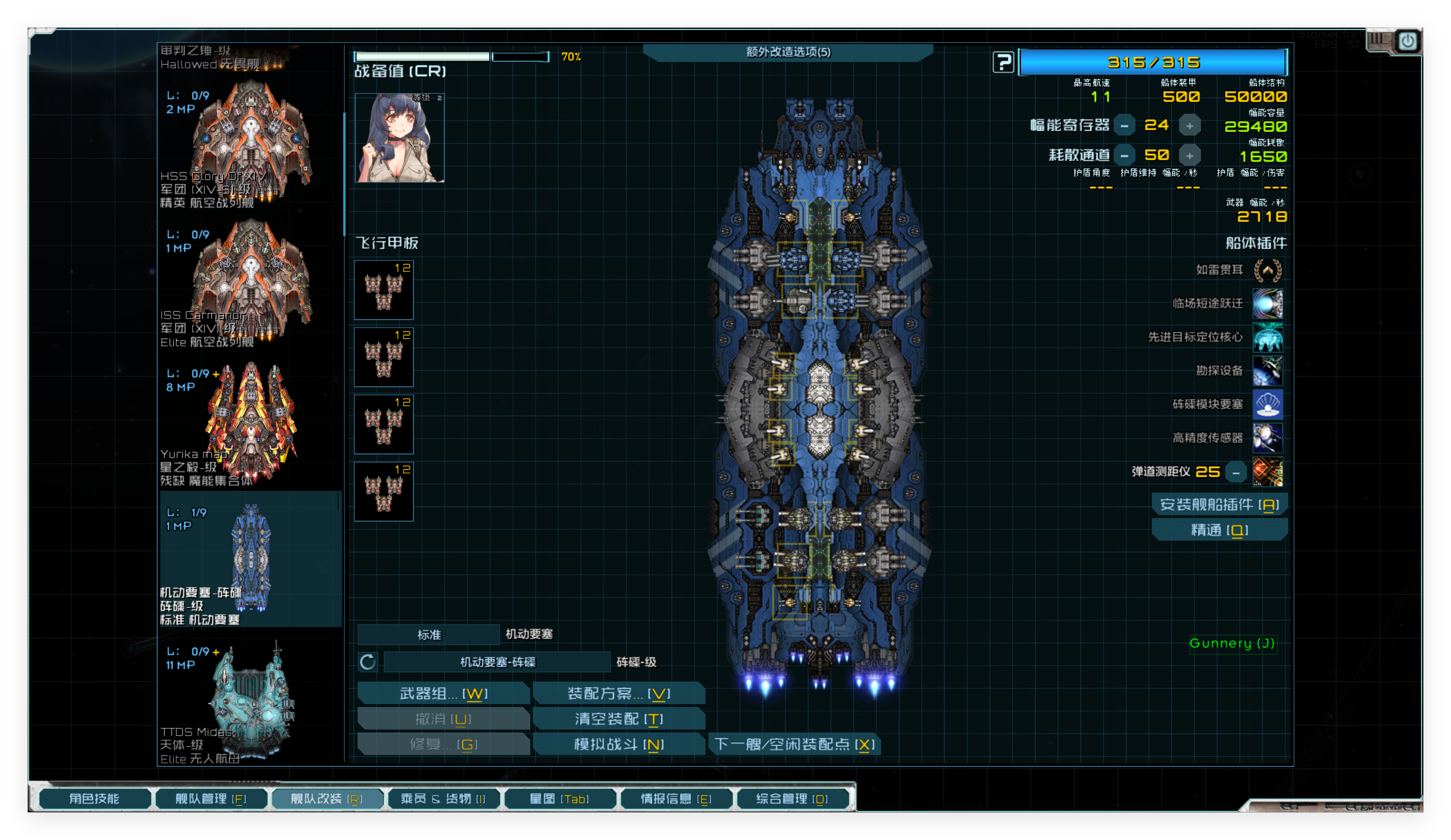Click the 弹道测距仪 hull mod icon
This screenshot has height=840, width=1451.
(x=1269, y=472)
